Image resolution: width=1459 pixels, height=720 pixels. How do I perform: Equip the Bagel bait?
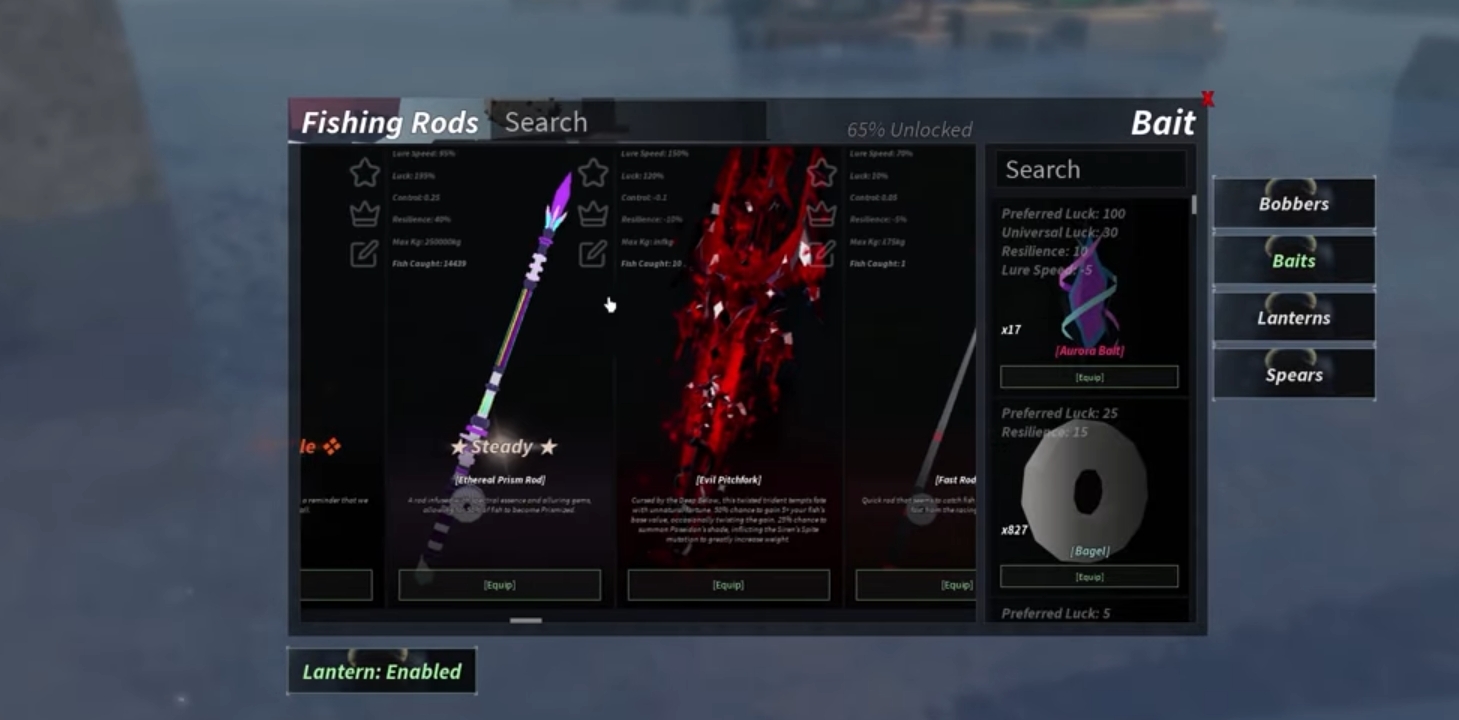pos(1088,575)
